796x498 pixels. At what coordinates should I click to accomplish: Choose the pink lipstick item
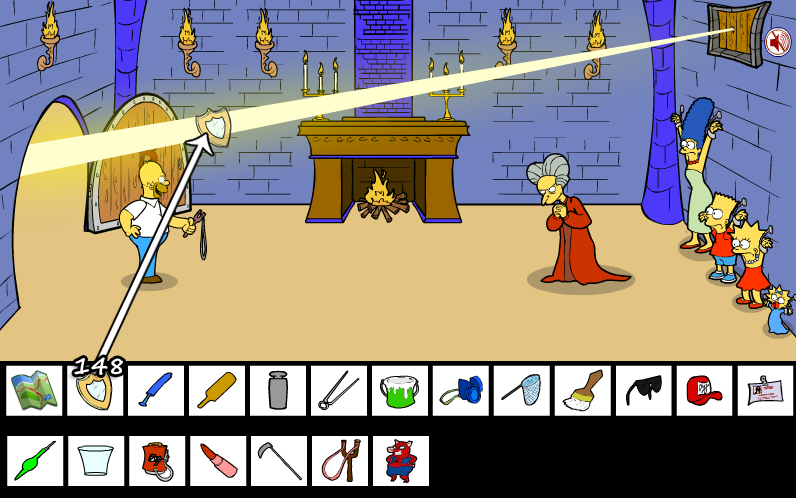pos(217,461)
